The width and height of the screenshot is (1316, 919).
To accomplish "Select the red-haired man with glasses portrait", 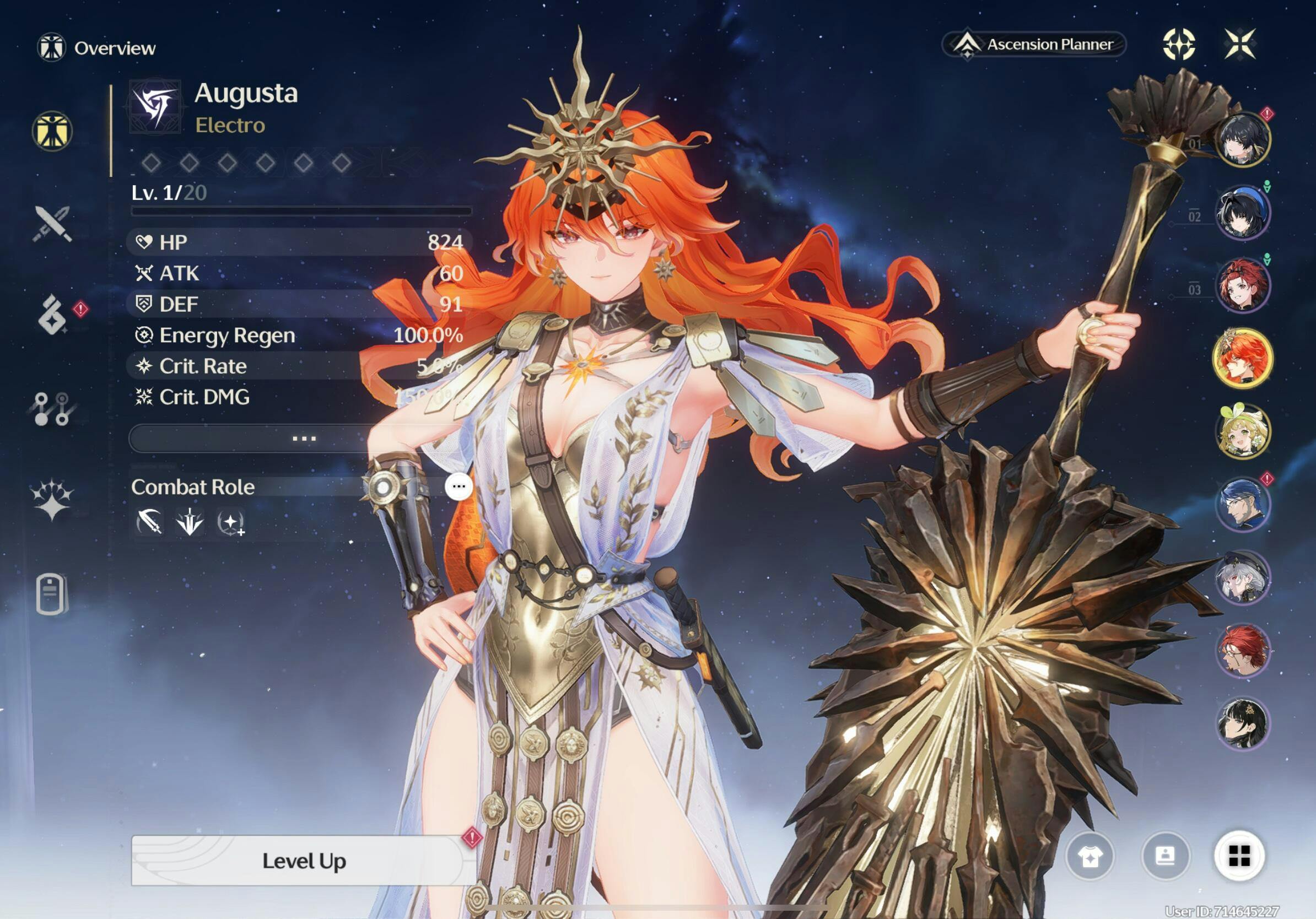I will (x=1243, y=651).
